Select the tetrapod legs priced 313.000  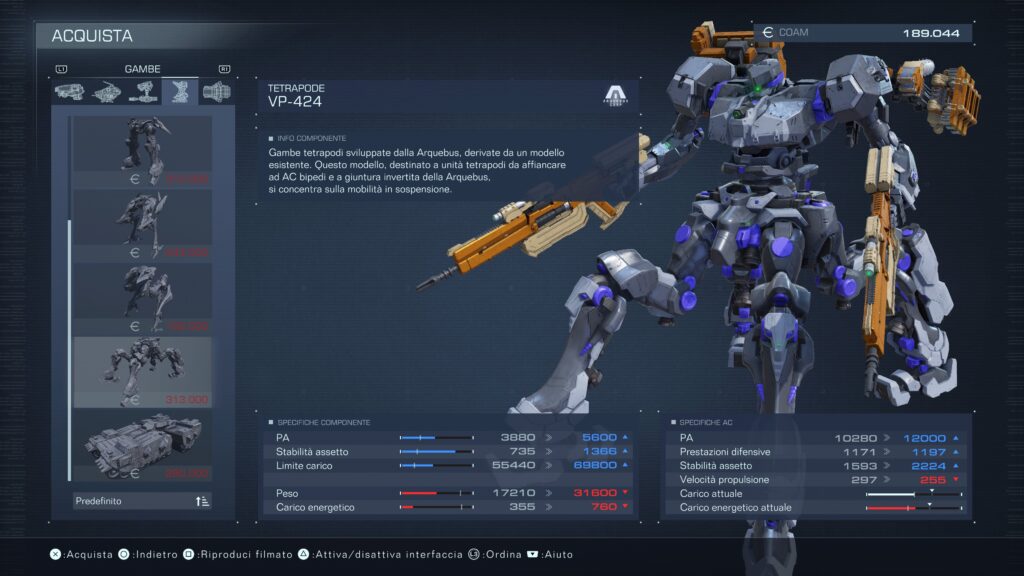tap(142, 372)
